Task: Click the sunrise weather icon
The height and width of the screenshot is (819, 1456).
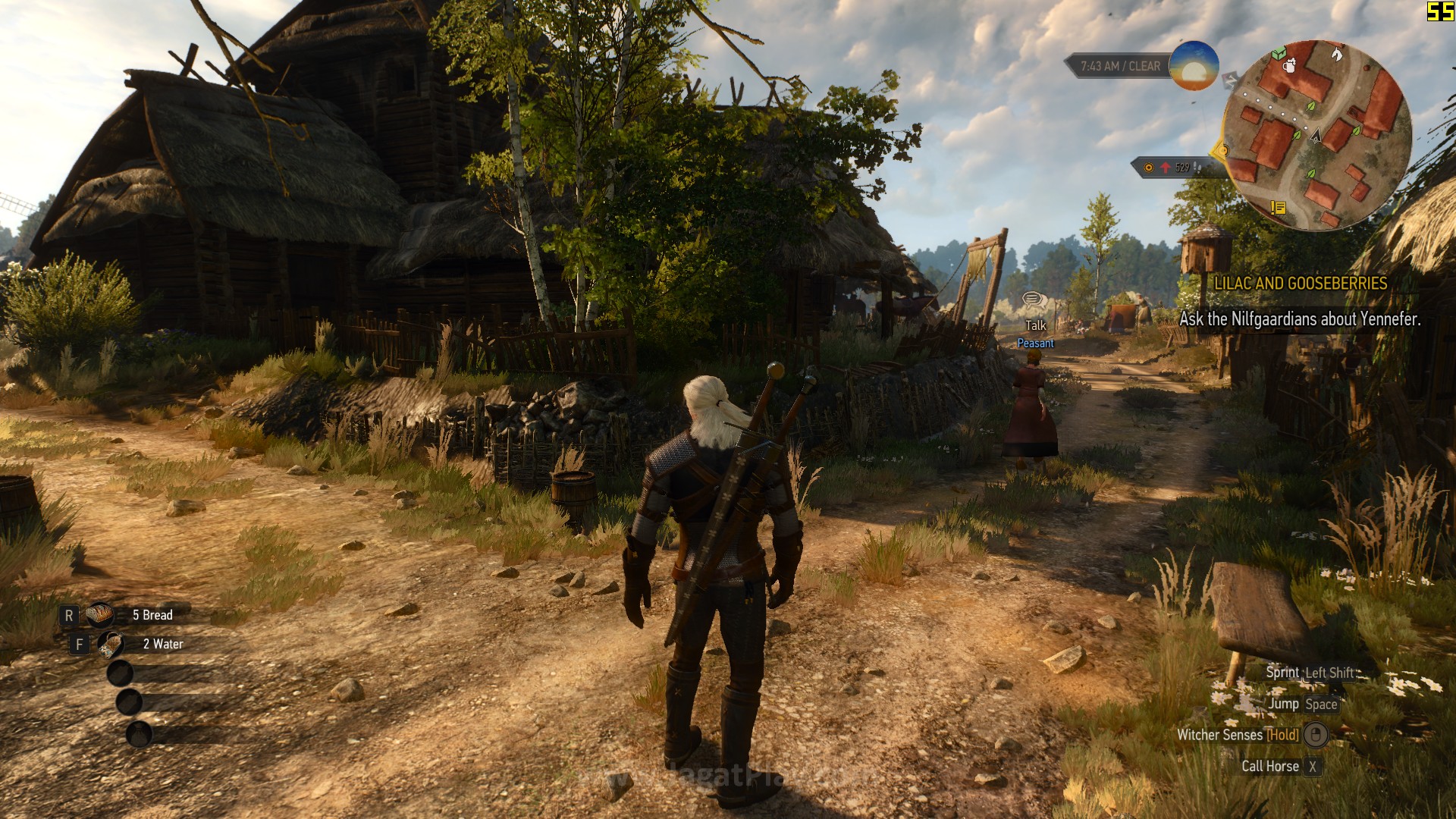Action: click(x=1194, y=66)
